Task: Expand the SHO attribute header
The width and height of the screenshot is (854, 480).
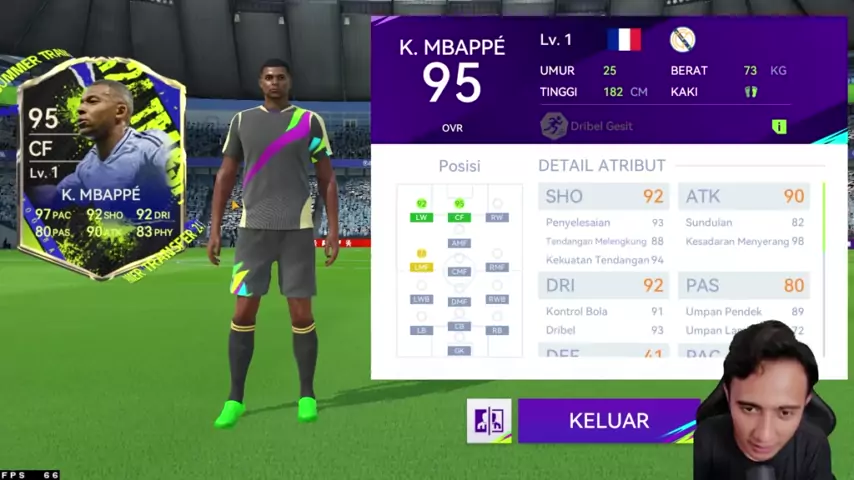Action: pos(603,197)
